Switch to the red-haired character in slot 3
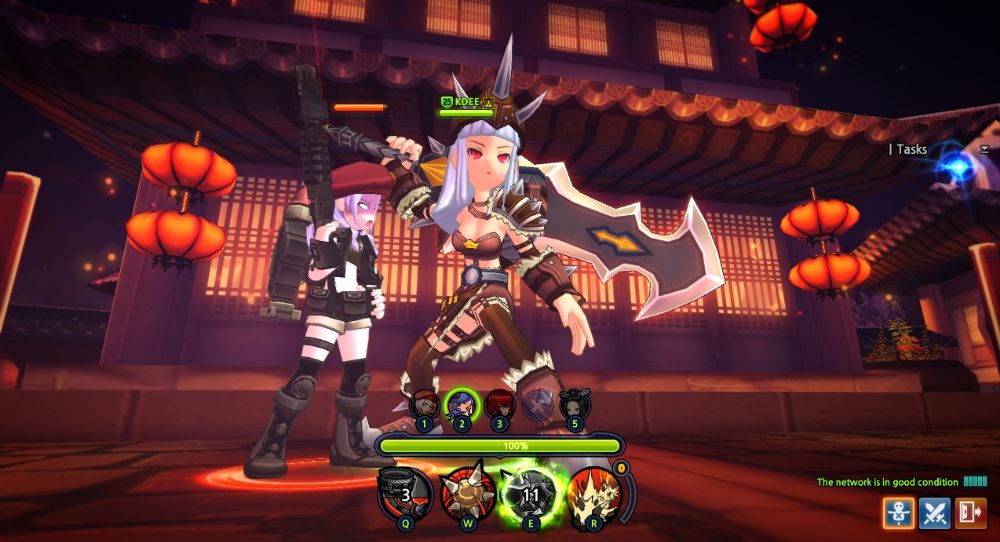Viewport: 1000px width, 542px height. (499, 405)
